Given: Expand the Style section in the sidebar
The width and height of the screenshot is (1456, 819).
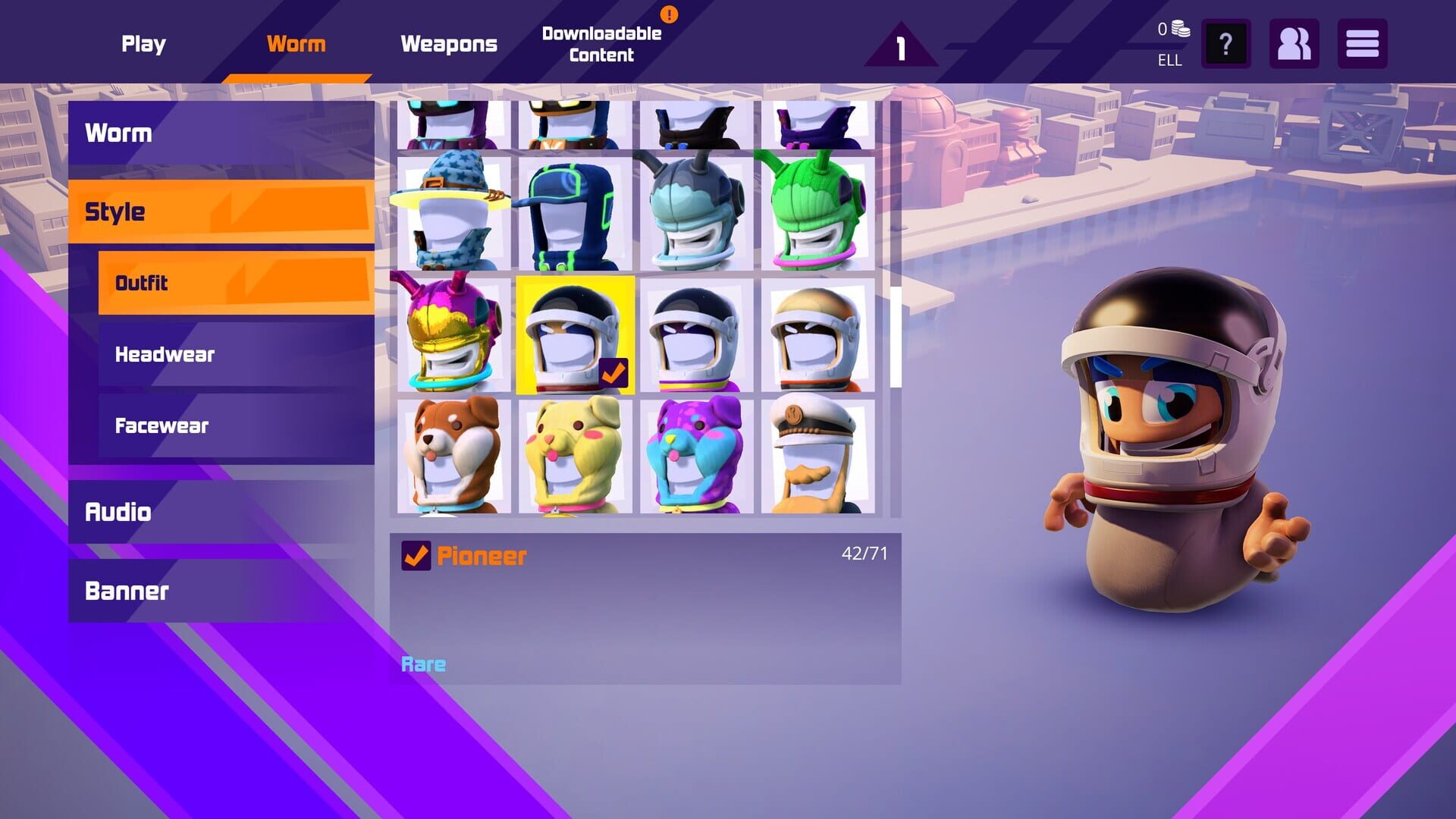Looking at the screenshot, I should click(220, 212).
